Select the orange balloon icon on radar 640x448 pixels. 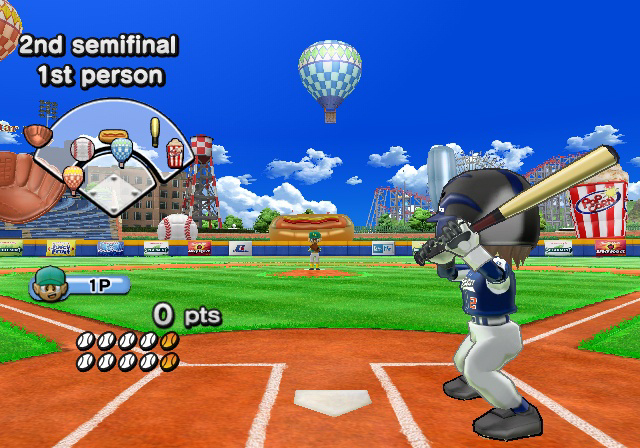73,177
